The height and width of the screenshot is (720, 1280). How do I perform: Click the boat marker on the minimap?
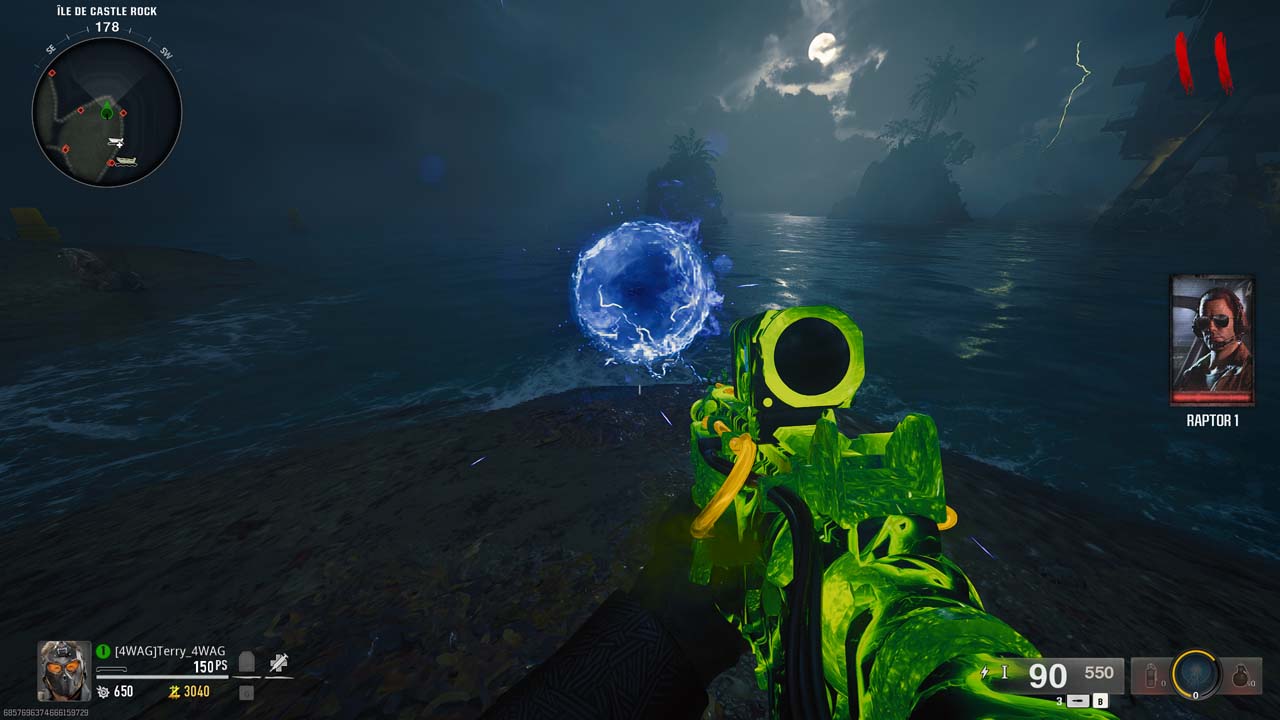click(x=125, y=160)
